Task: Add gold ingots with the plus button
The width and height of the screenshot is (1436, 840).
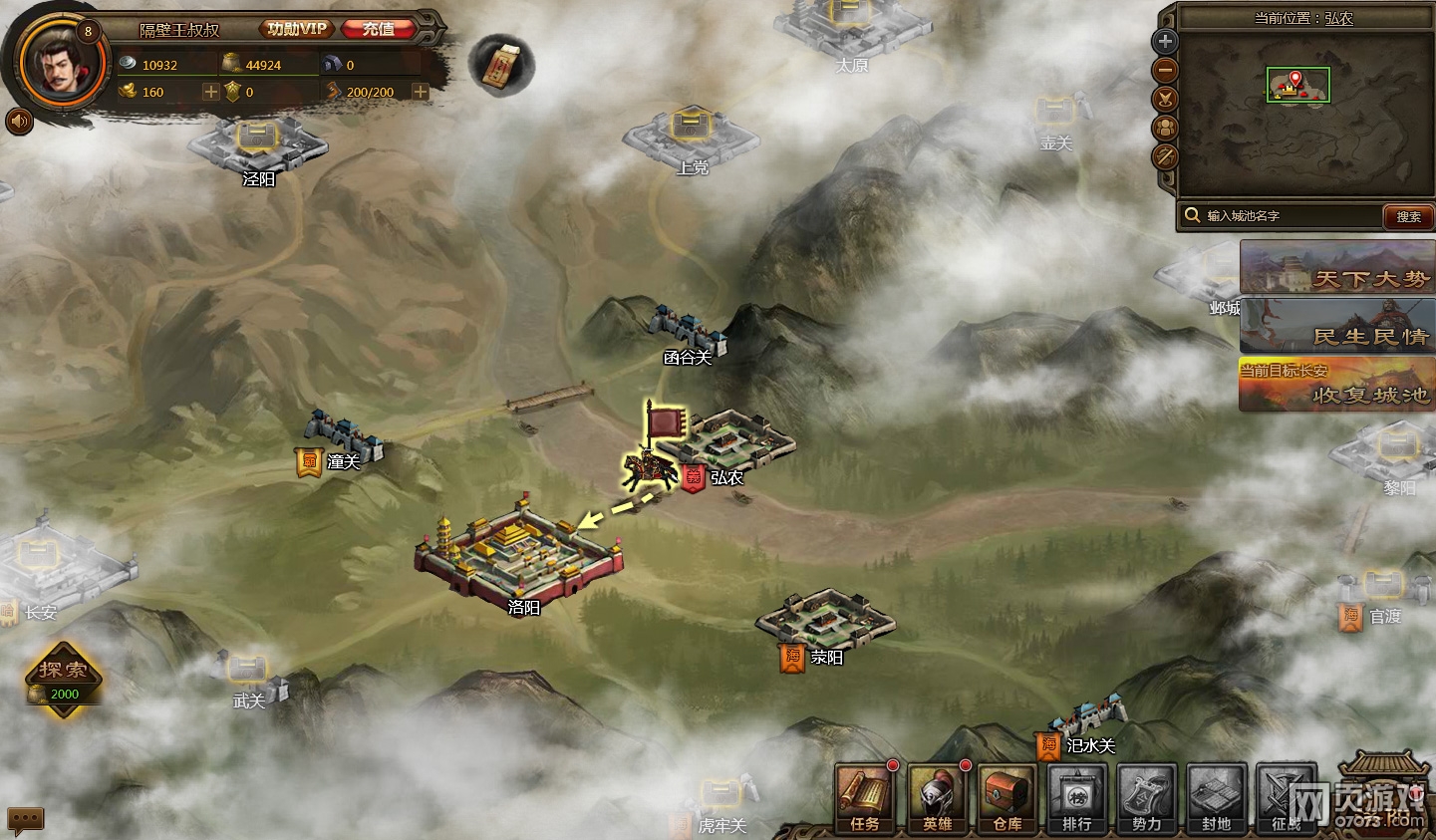Action: click(211, 92)
